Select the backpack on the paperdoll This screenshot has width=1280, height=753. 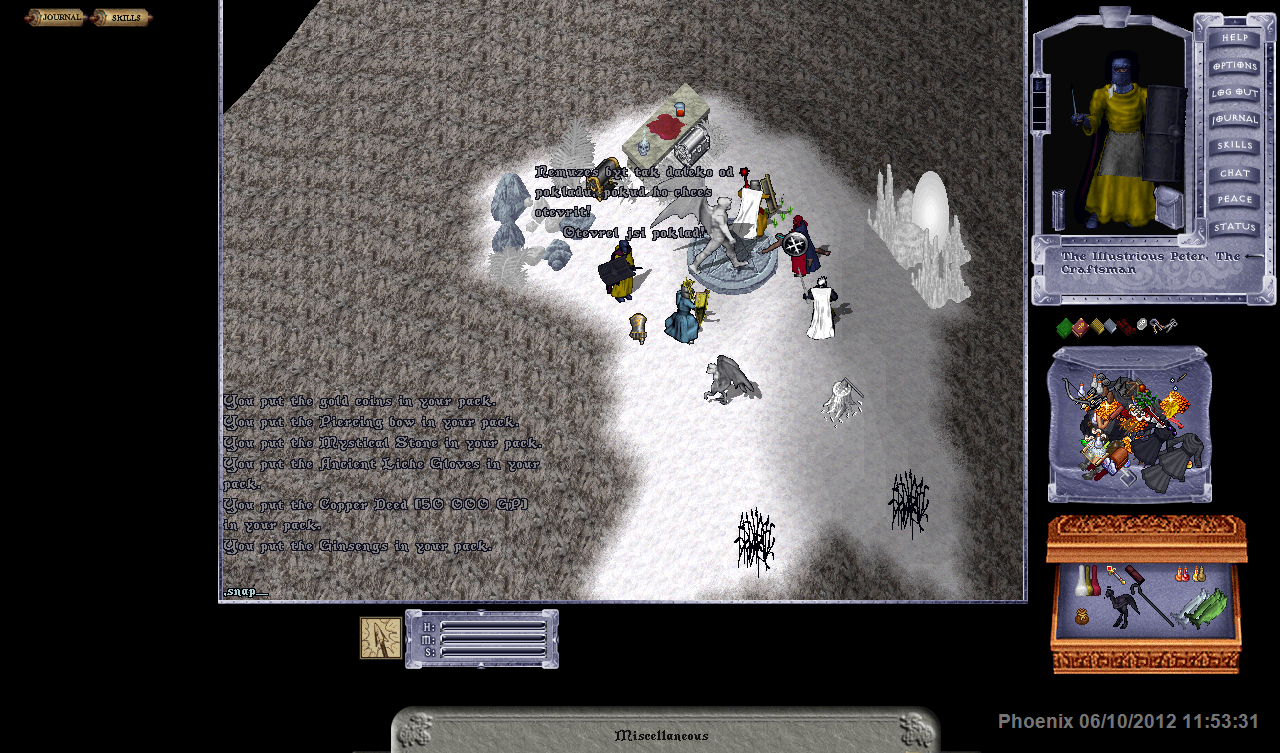tap(1167, 205)
